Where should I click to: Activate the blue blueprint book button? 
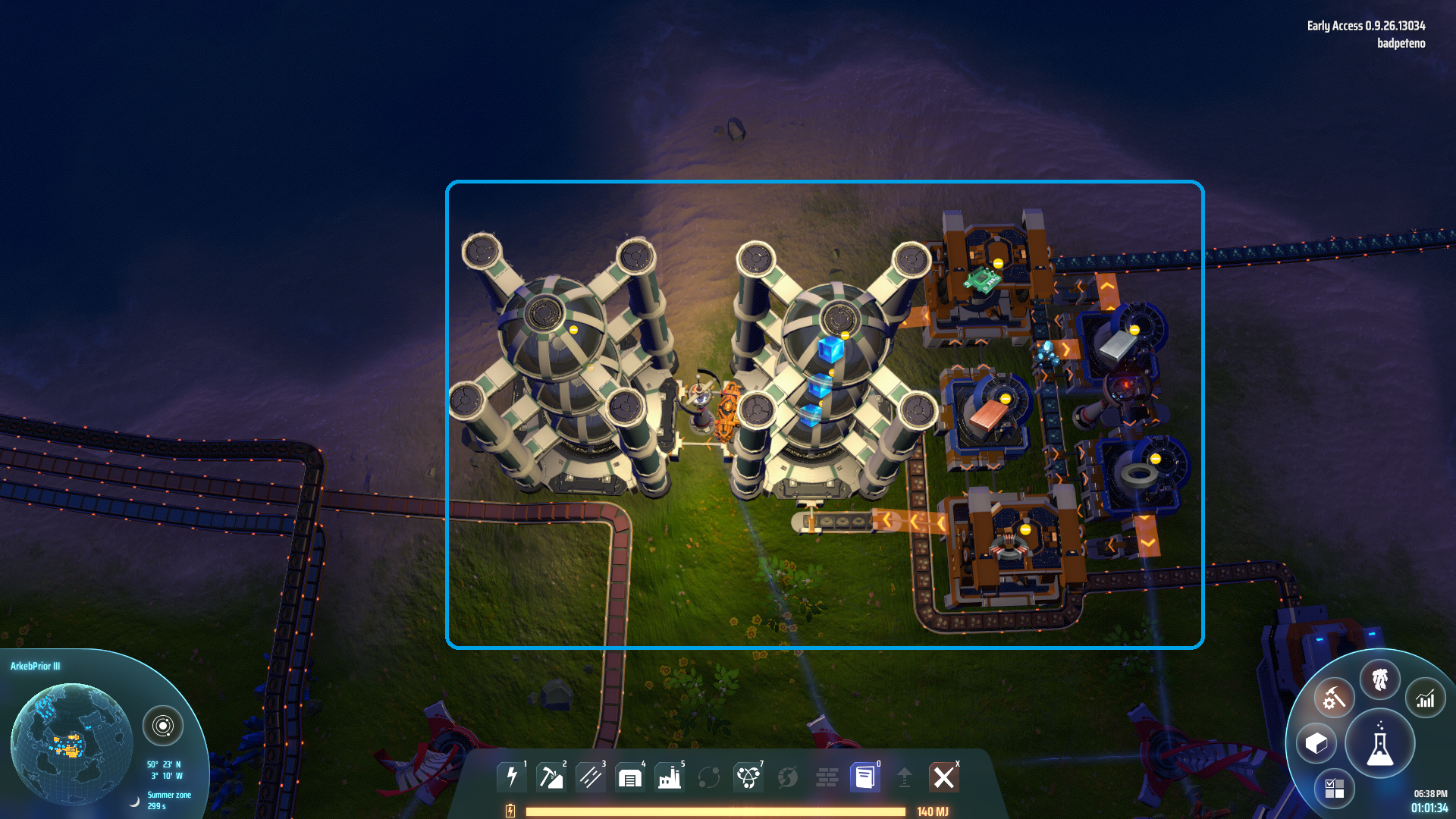[865, 777]
